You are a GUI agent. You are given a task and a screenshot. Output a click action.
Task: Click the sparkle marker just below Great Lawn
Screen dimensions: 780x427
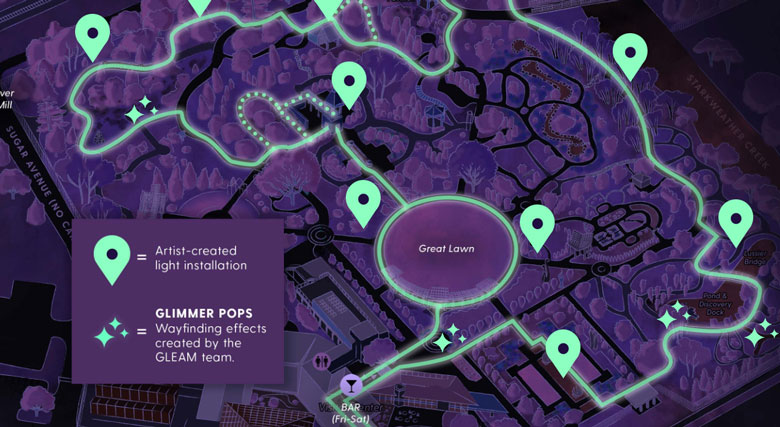448,337
